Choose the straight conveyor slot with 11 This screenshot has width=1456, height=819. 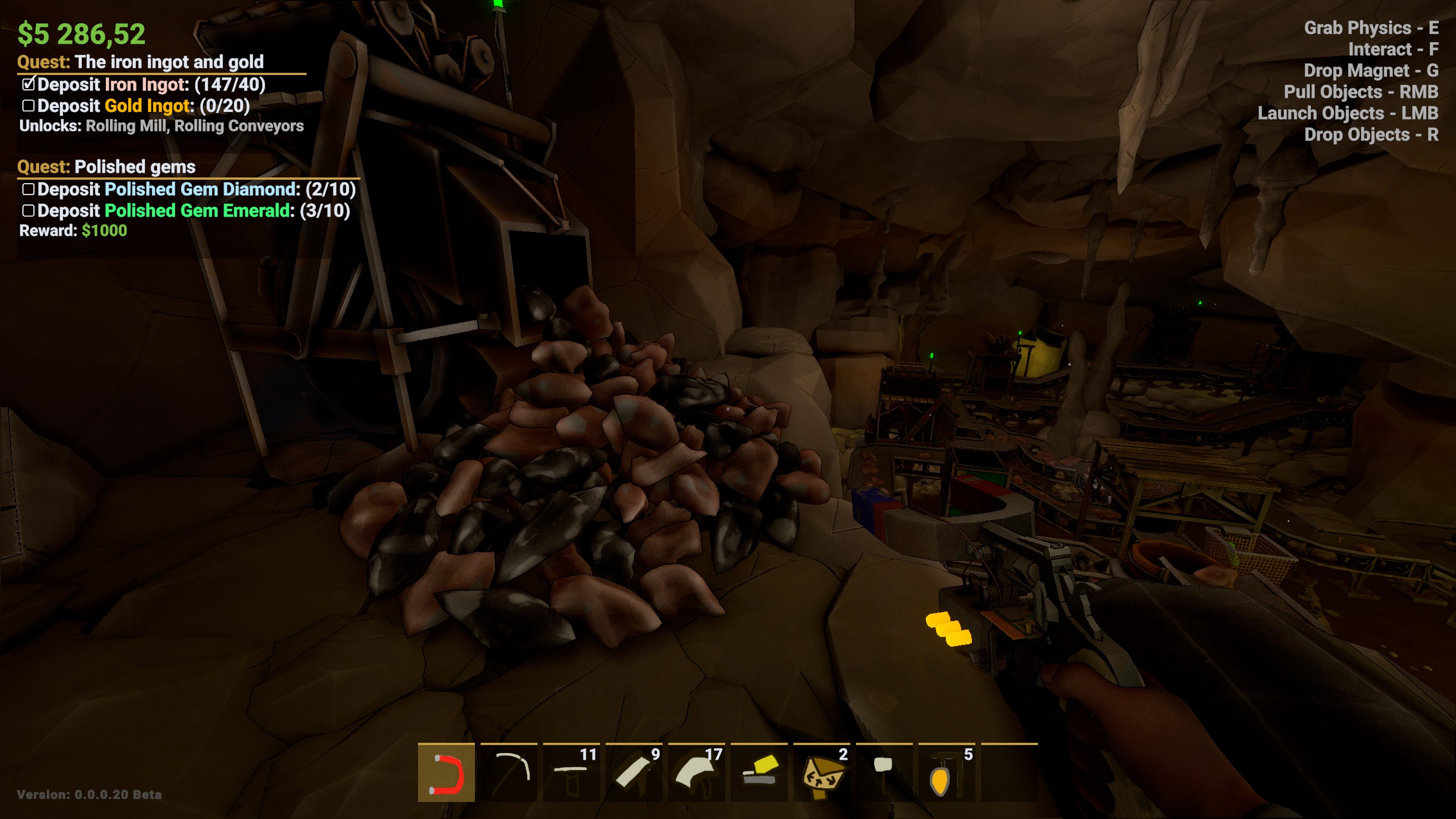[x=572, y=773]
